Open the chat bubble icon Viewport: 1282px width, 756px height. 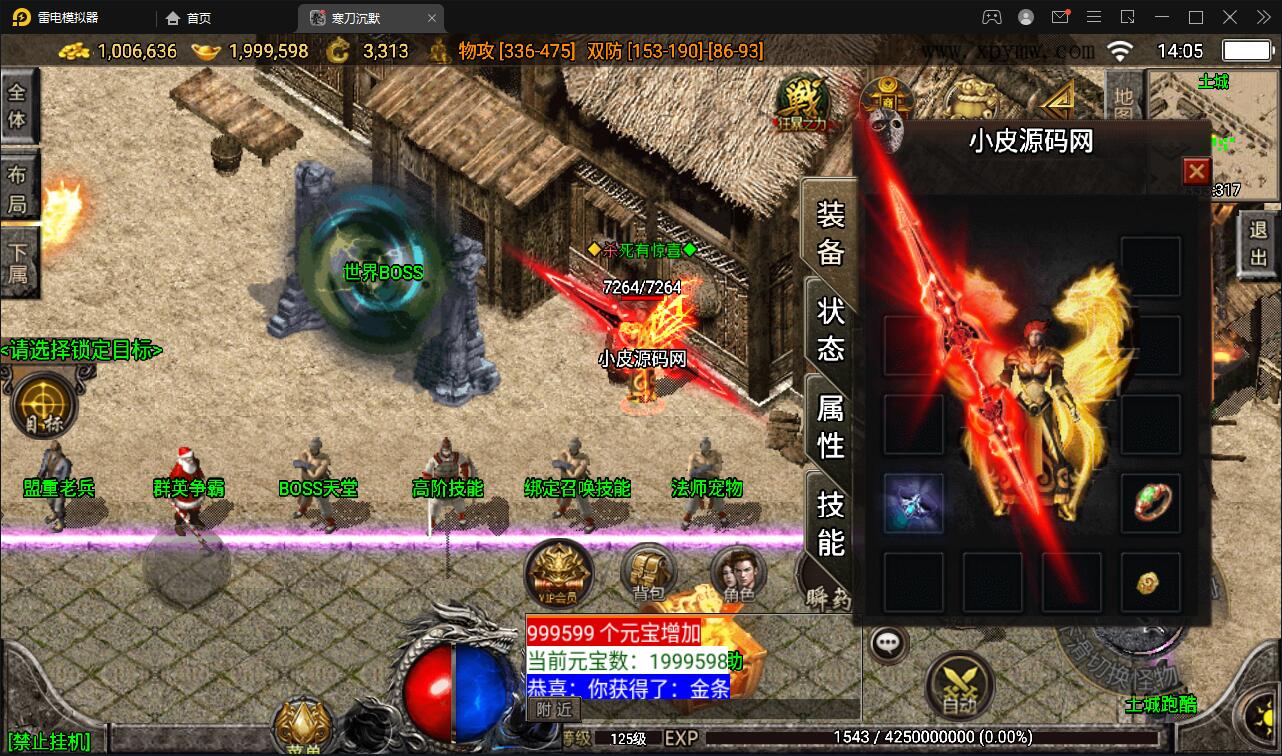[x=886, y=643]
